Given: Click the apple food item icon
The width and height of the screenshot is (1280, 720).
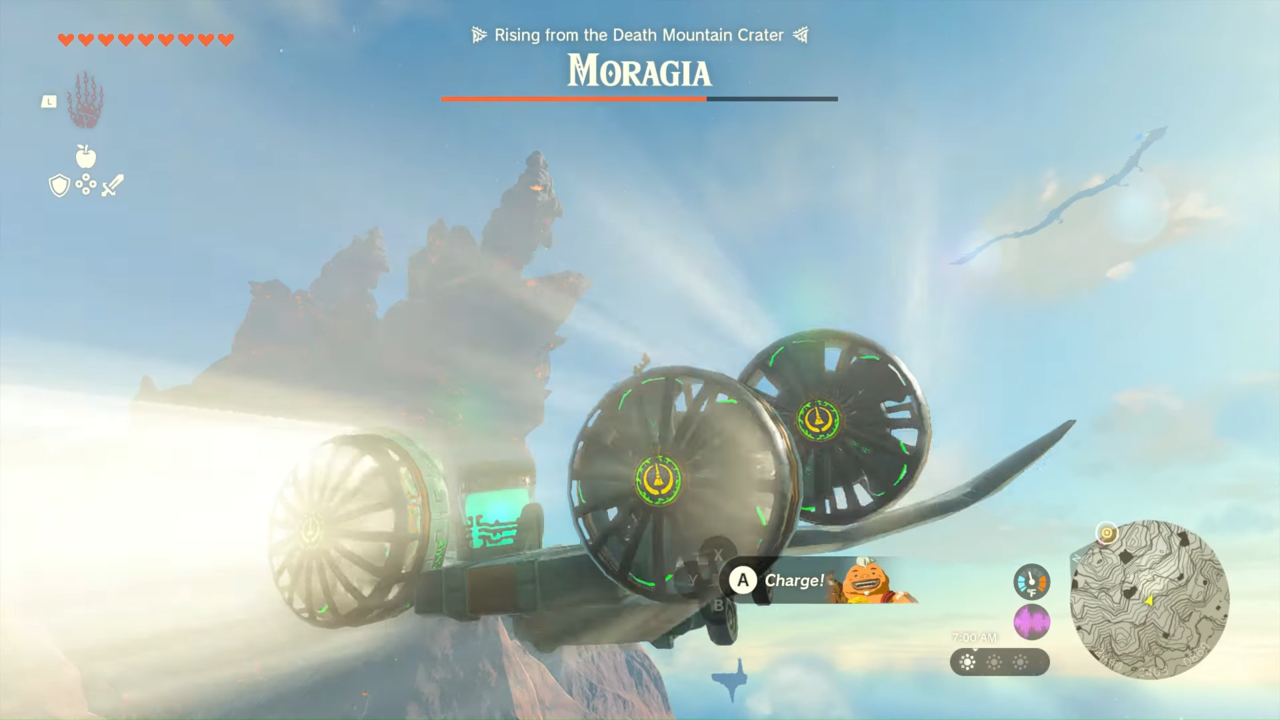Looking at the screenshot, I should (85, 158).
